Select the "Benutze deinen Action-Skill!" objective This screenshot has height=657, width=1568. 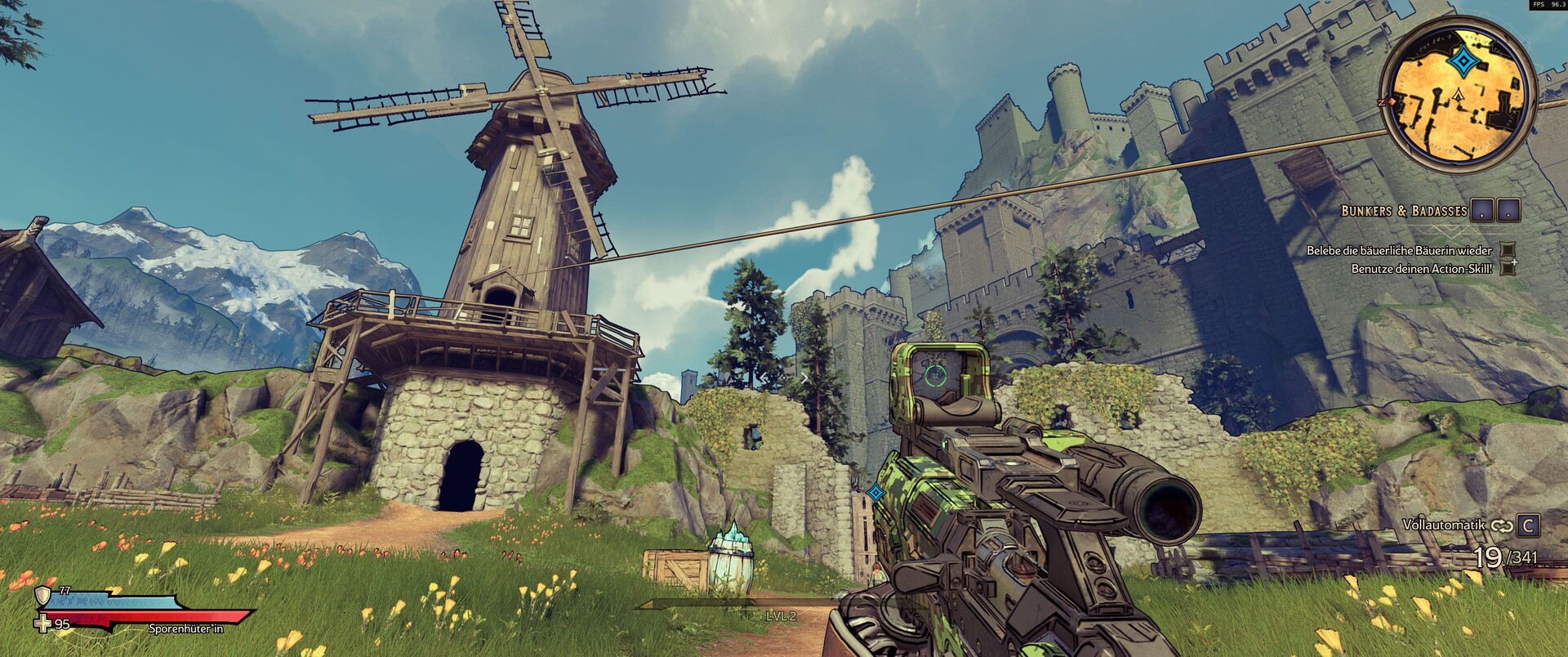1422,268
